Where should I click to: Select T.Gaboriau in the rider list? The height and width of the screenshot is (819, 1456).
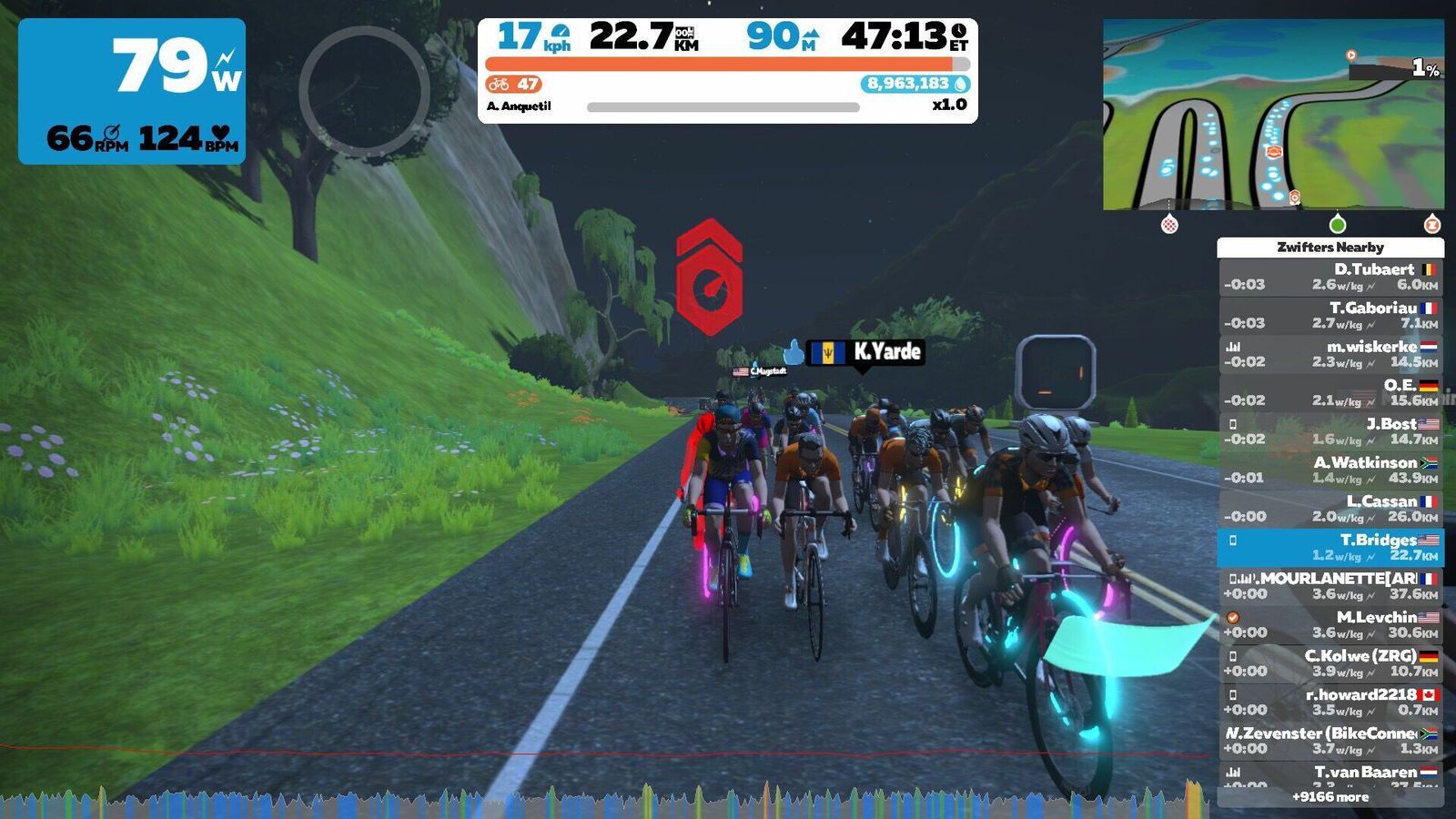pyautogui.click(x=1330, y=316)
